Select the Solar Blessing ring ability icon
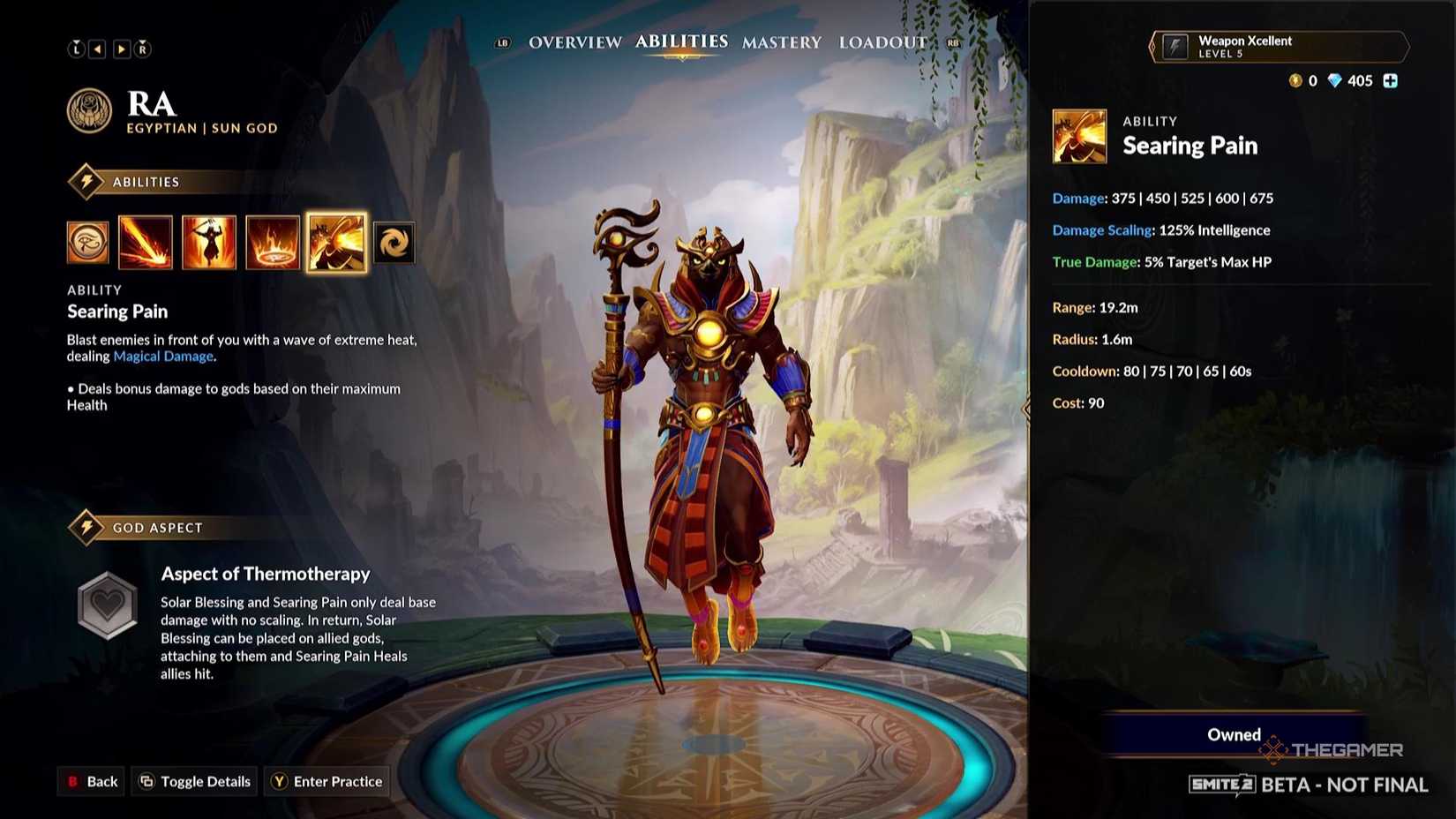 pos(272,242)
